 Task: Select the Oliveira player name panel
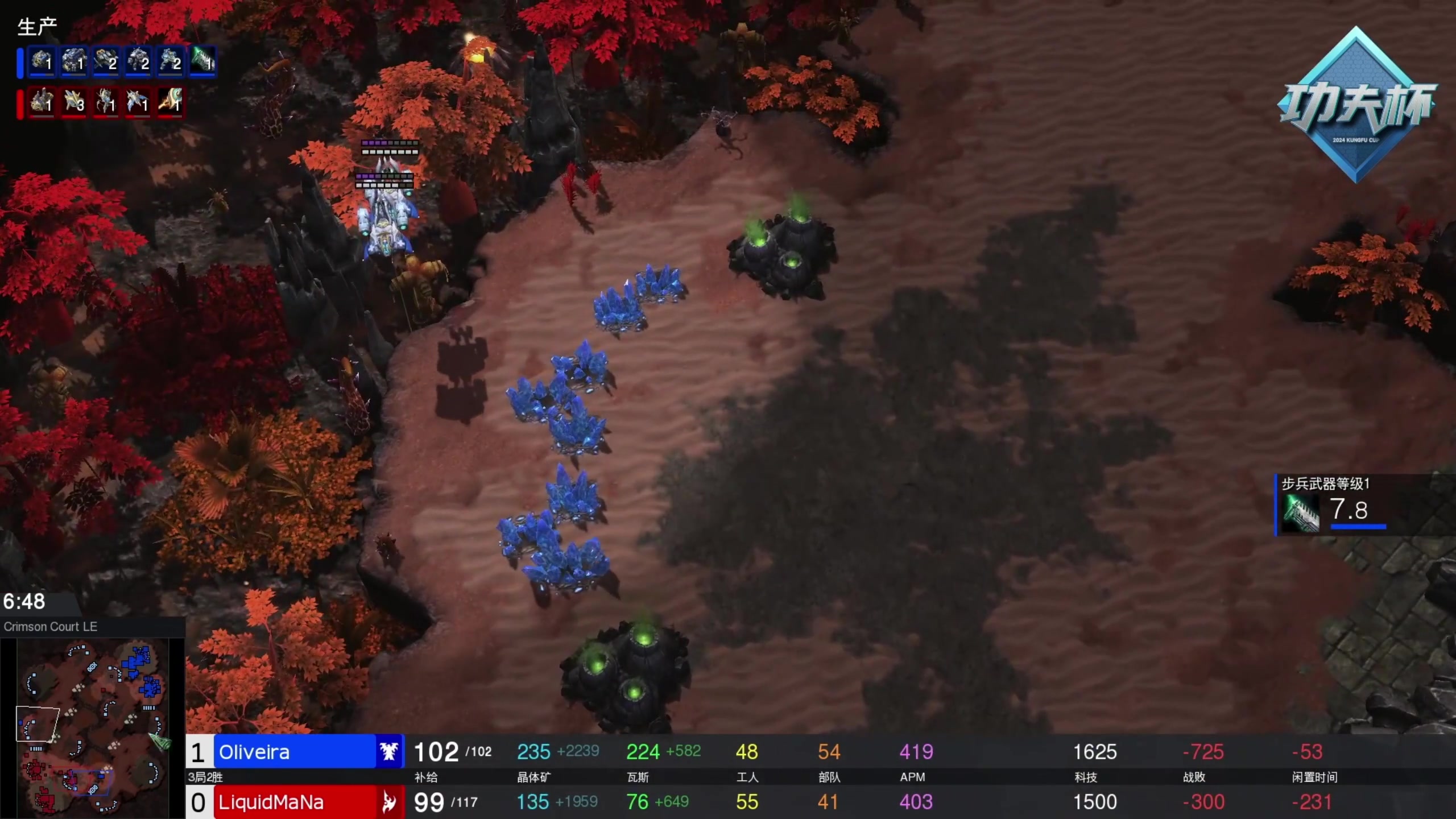click(295, 752)
